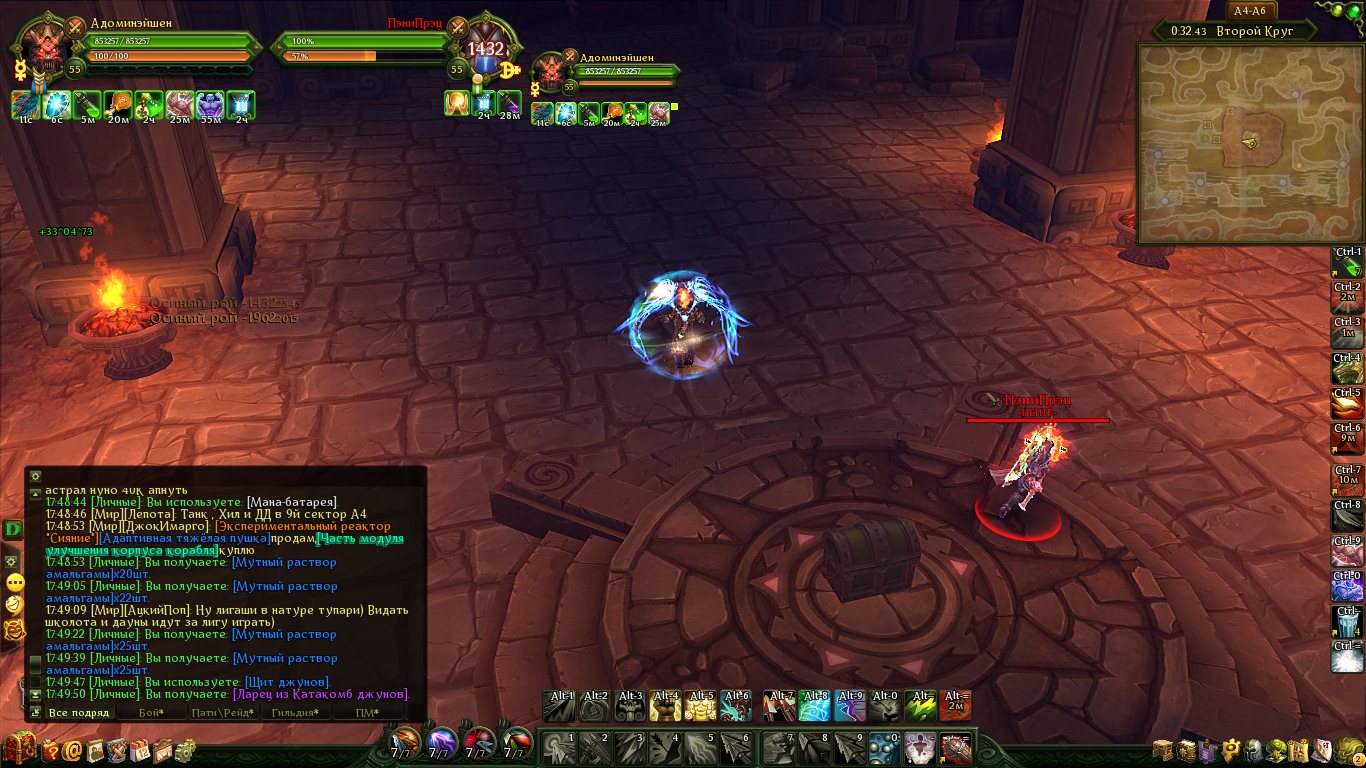Screen dimensions: 1366x768
Task: Click the Адоминэйшен player portrait
Action: pyautogui.click(x=42, y=48)
